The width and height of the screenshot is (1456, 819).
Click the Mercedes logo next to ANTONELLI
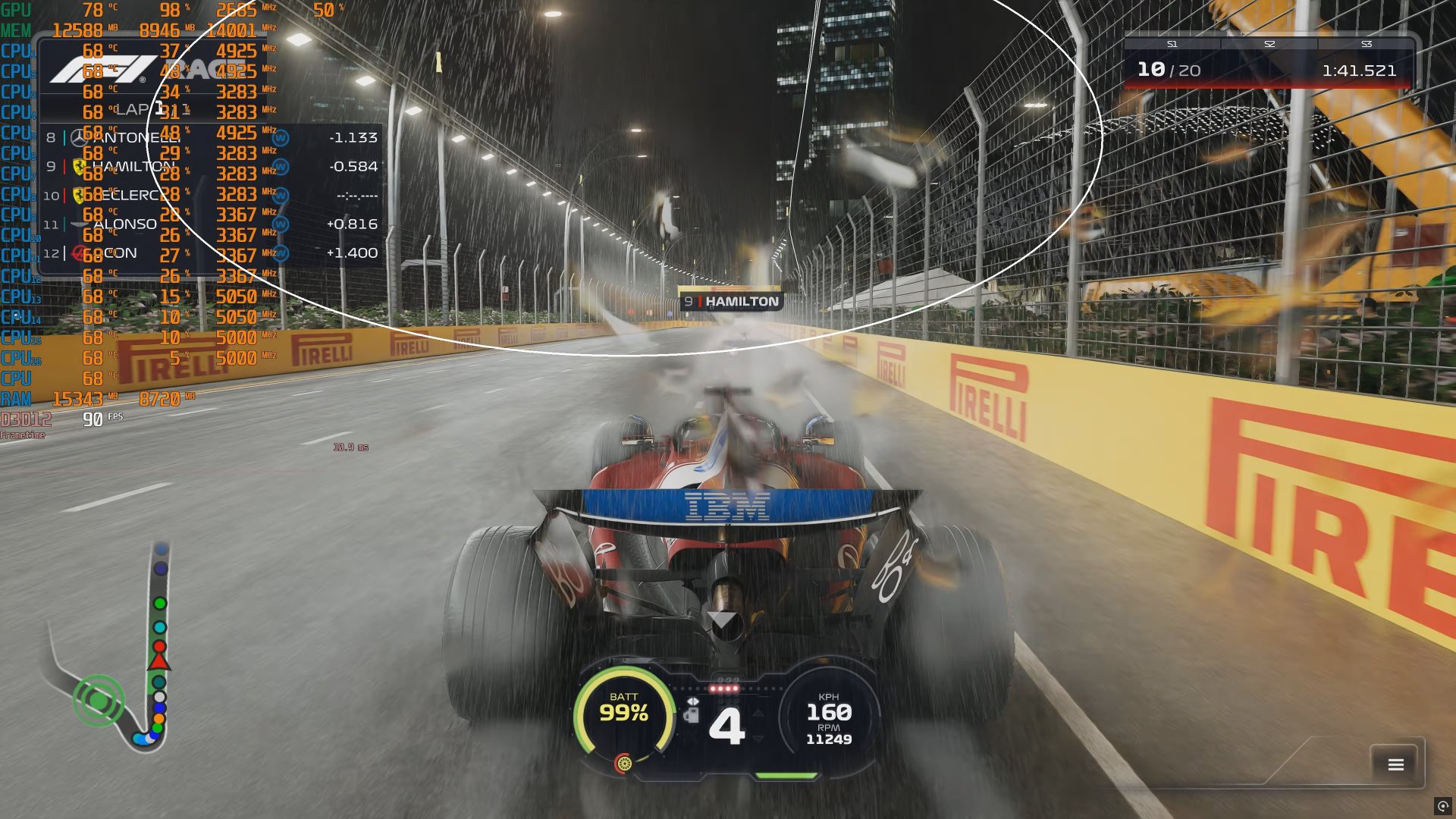click(80, 138)
